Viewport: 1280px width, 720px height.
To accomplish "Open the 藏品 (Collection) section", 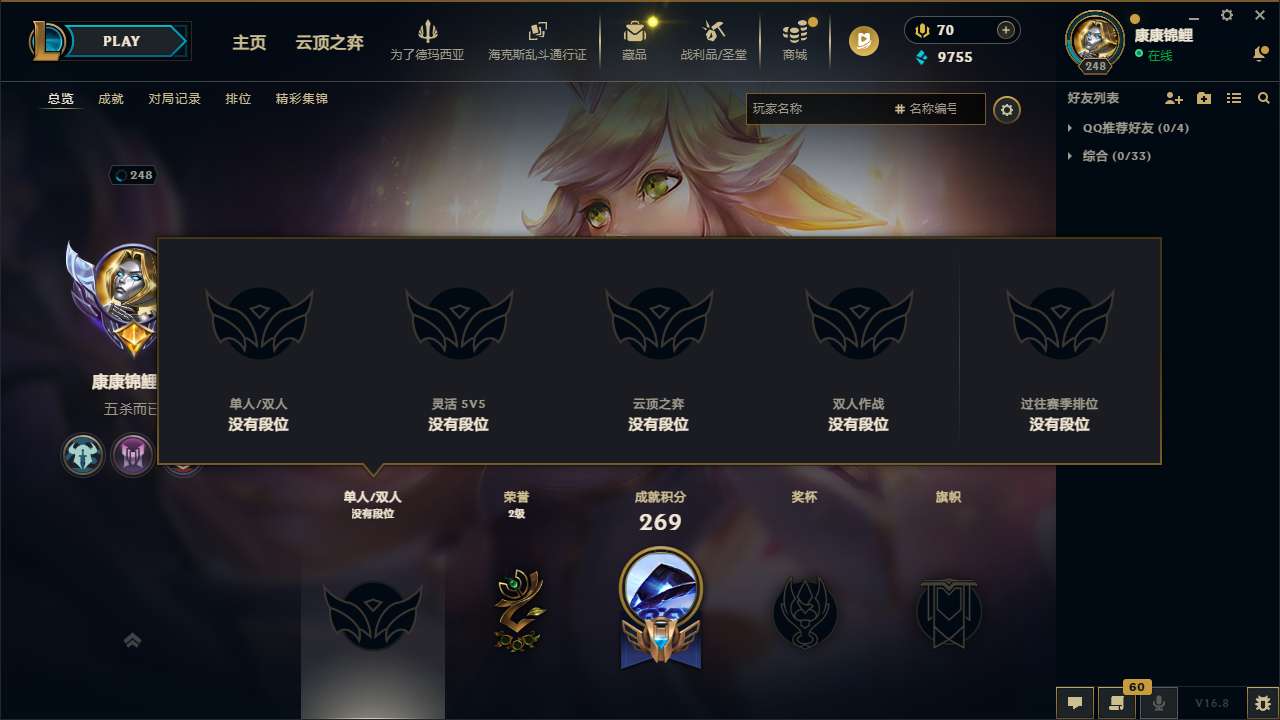I will tap(636, 40).
